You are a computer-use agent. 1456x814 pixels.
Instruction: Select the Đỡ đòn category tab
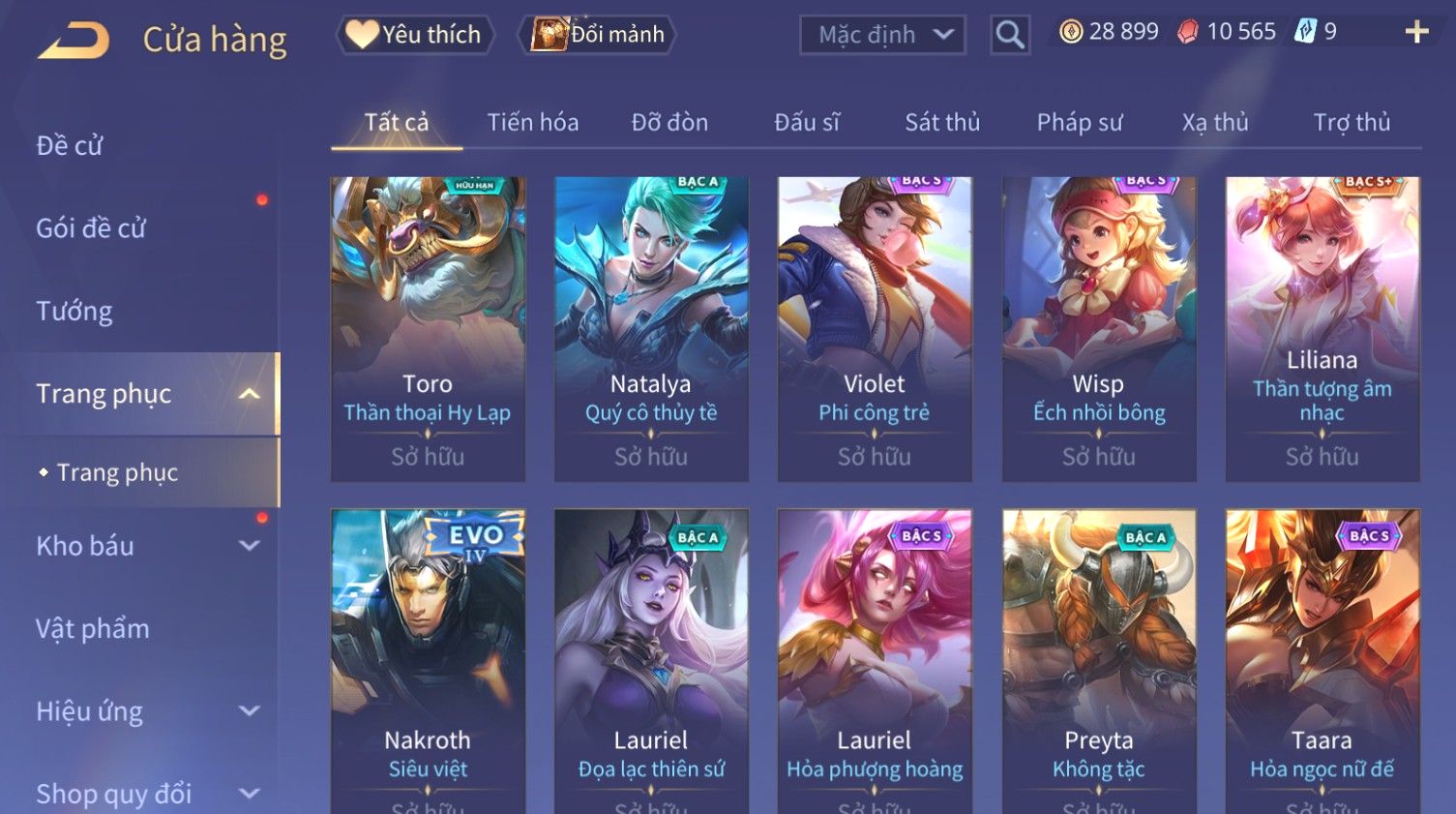click(669, 123)
